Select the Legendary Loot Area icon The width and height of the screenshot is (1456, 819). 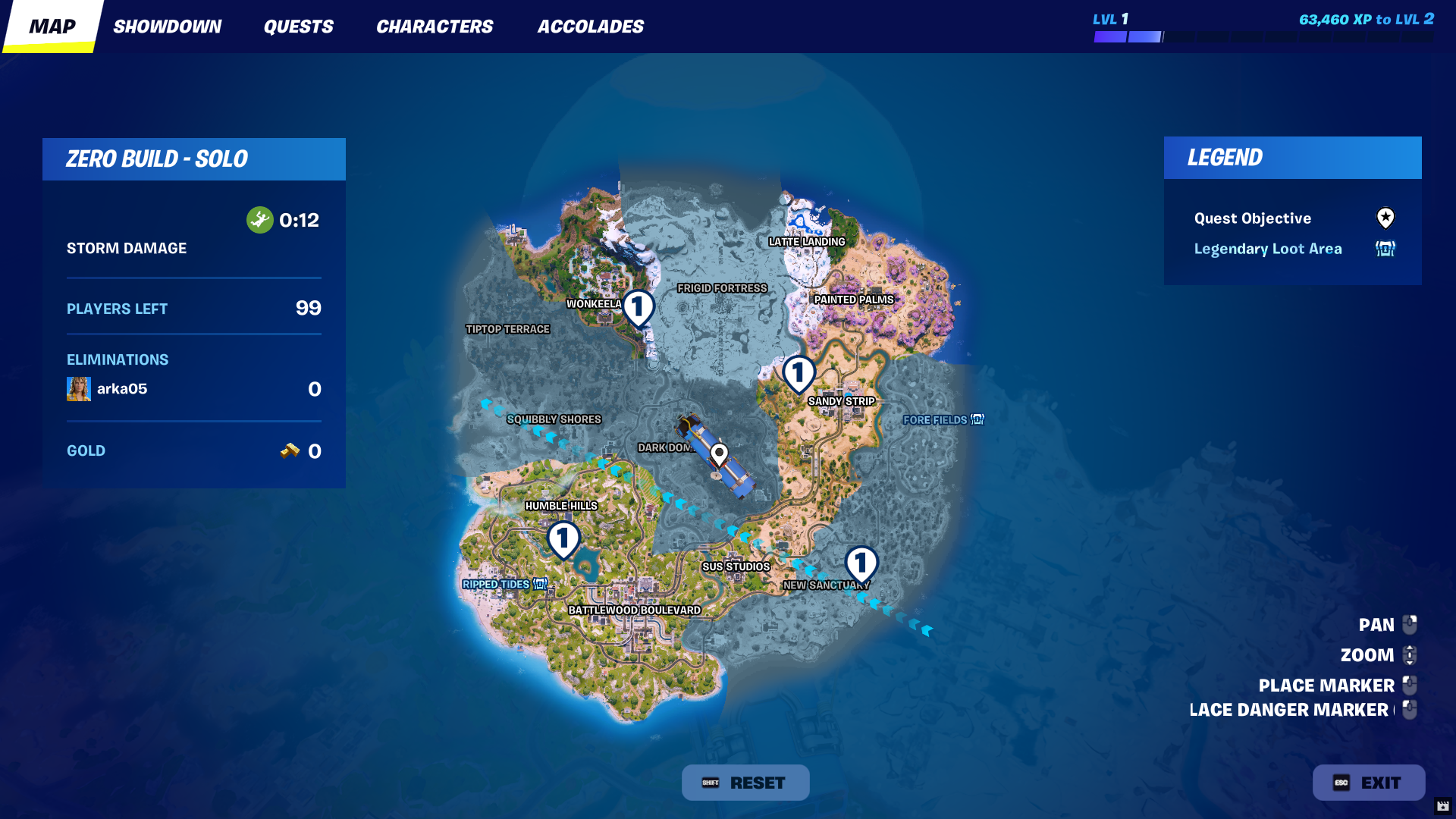point(1385,249)
